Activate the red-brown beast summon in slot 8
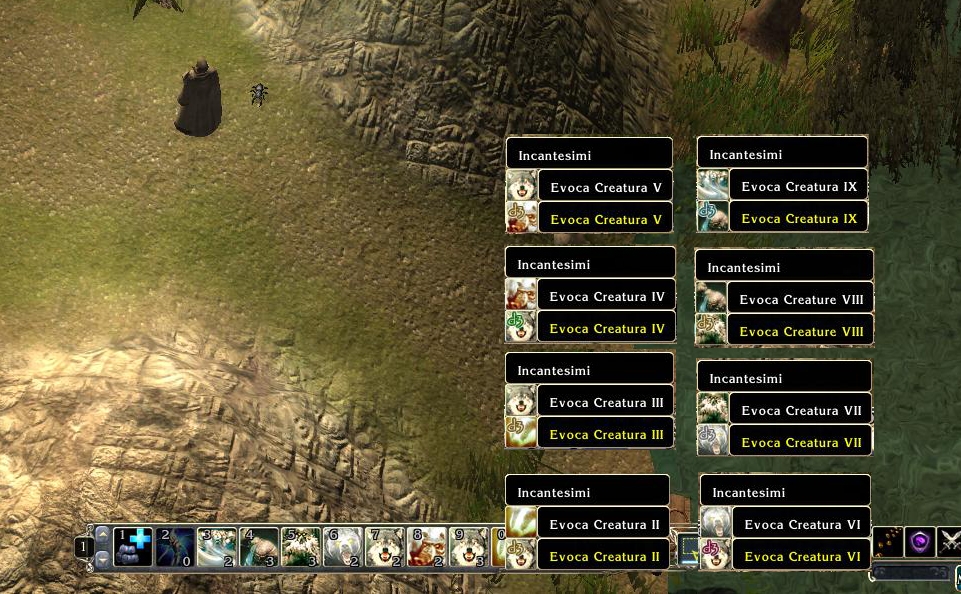 (427, 547)
